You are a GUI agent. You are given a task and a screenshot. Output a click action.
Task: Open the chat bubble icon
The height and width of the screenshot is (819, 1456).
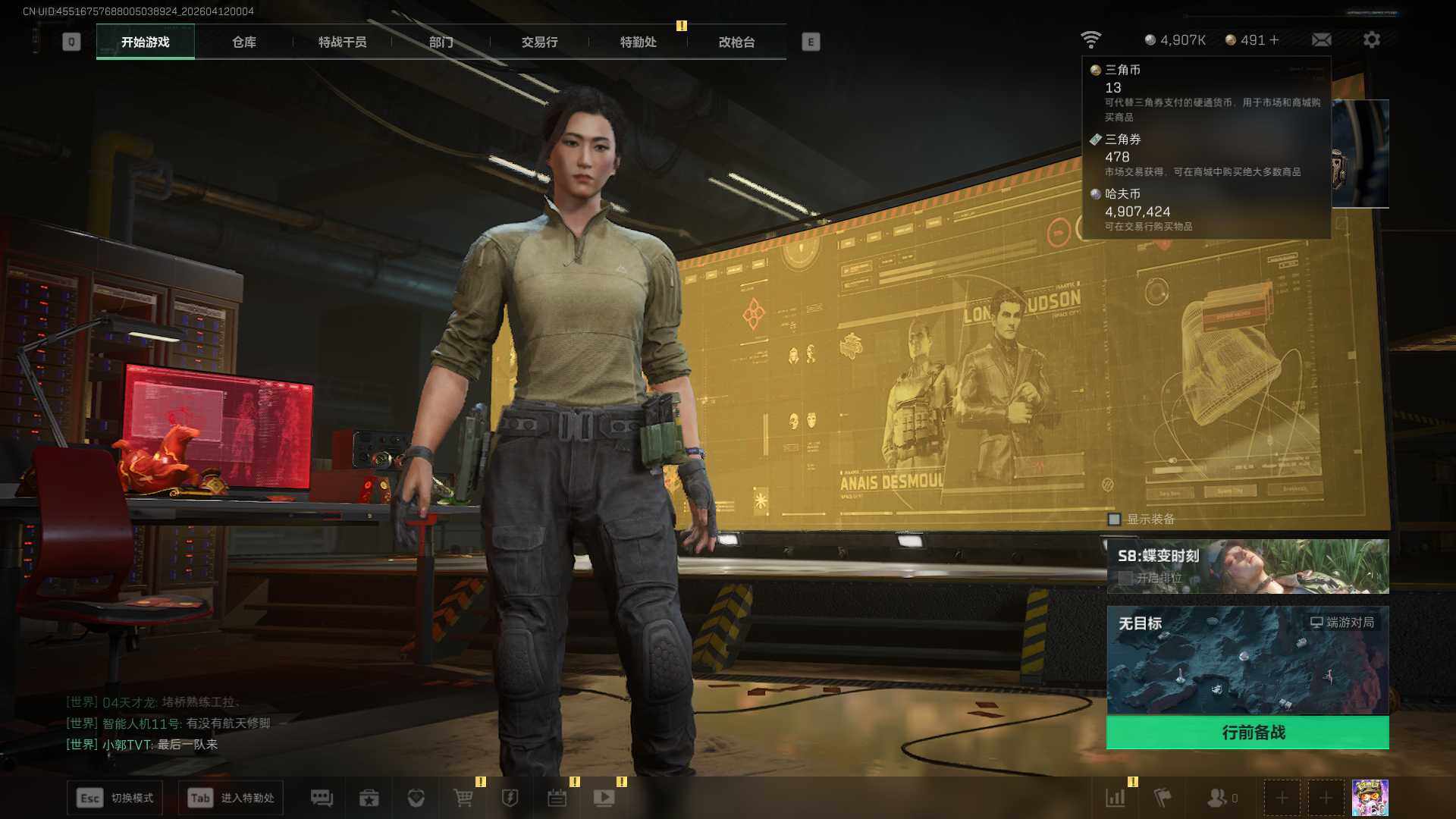(322, 798)
